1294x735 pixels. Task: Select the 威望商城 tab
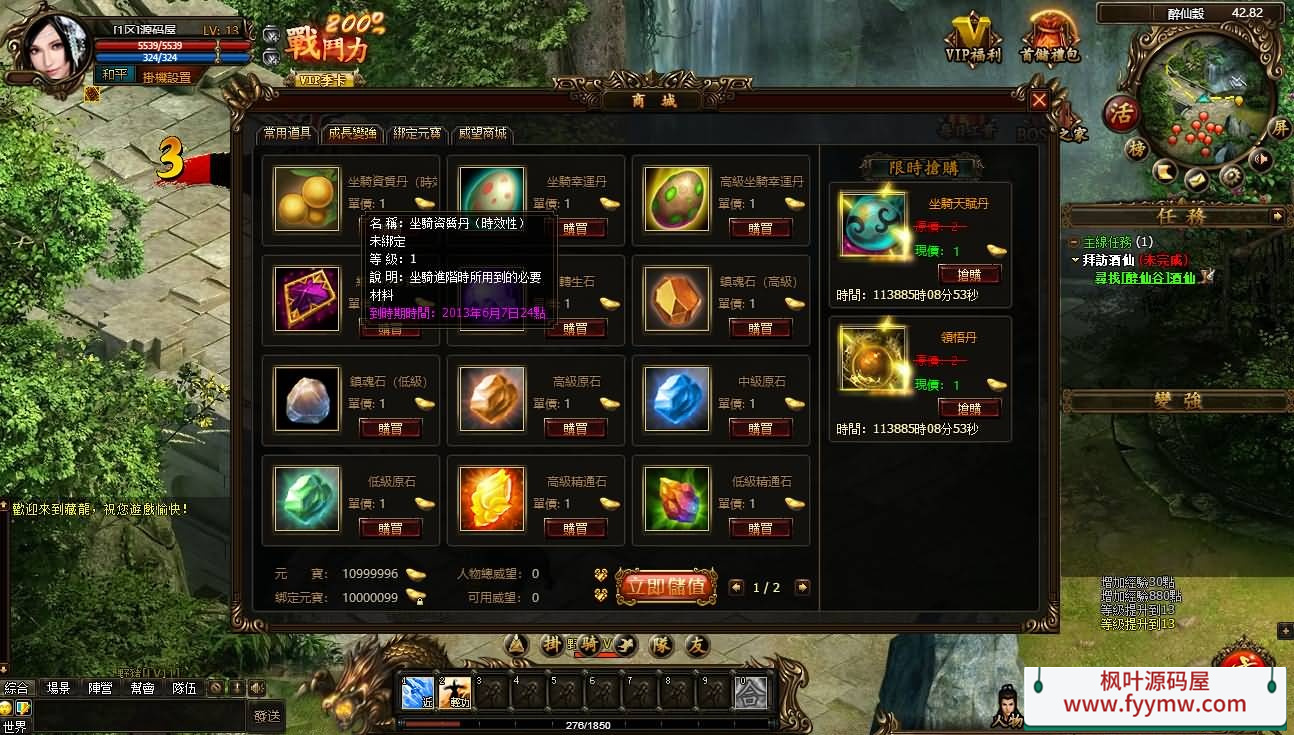[x=482, y=133]
